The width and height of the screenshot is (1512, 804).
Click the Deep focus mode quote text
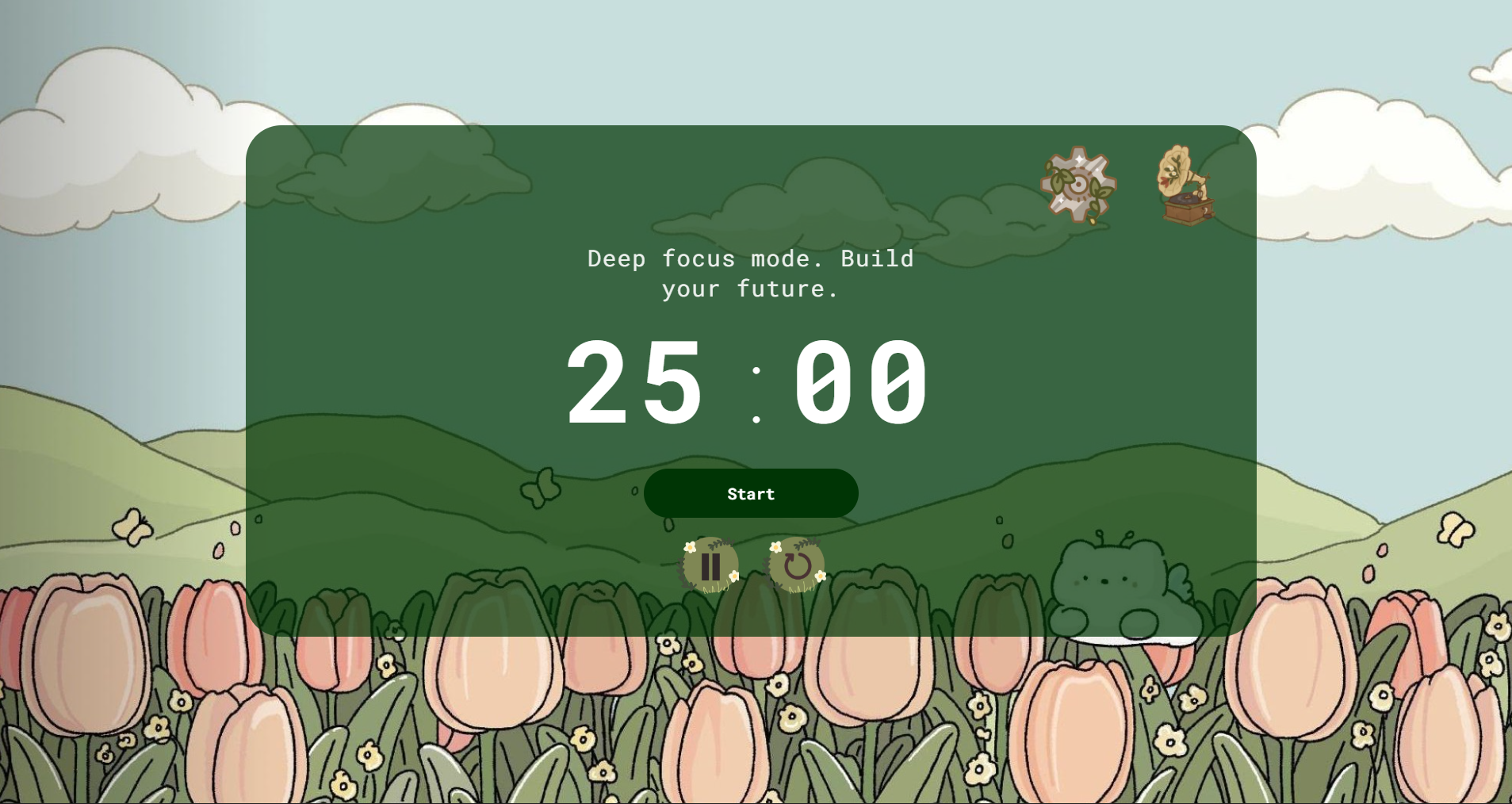(750, 273)
